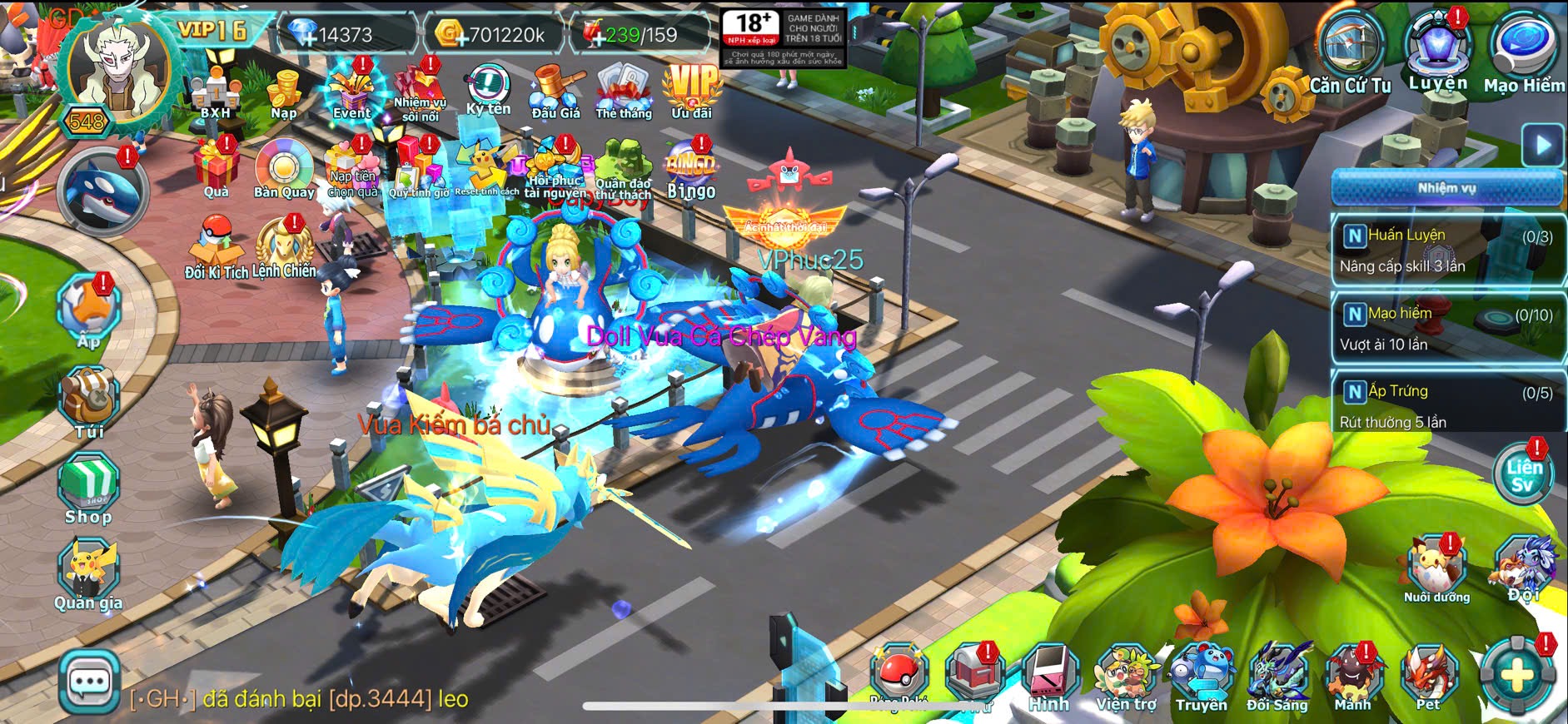Spin the Bàn Quay wheel icon
The width and height of the screenshot is (1568, 724).
[x=284, y=170]
